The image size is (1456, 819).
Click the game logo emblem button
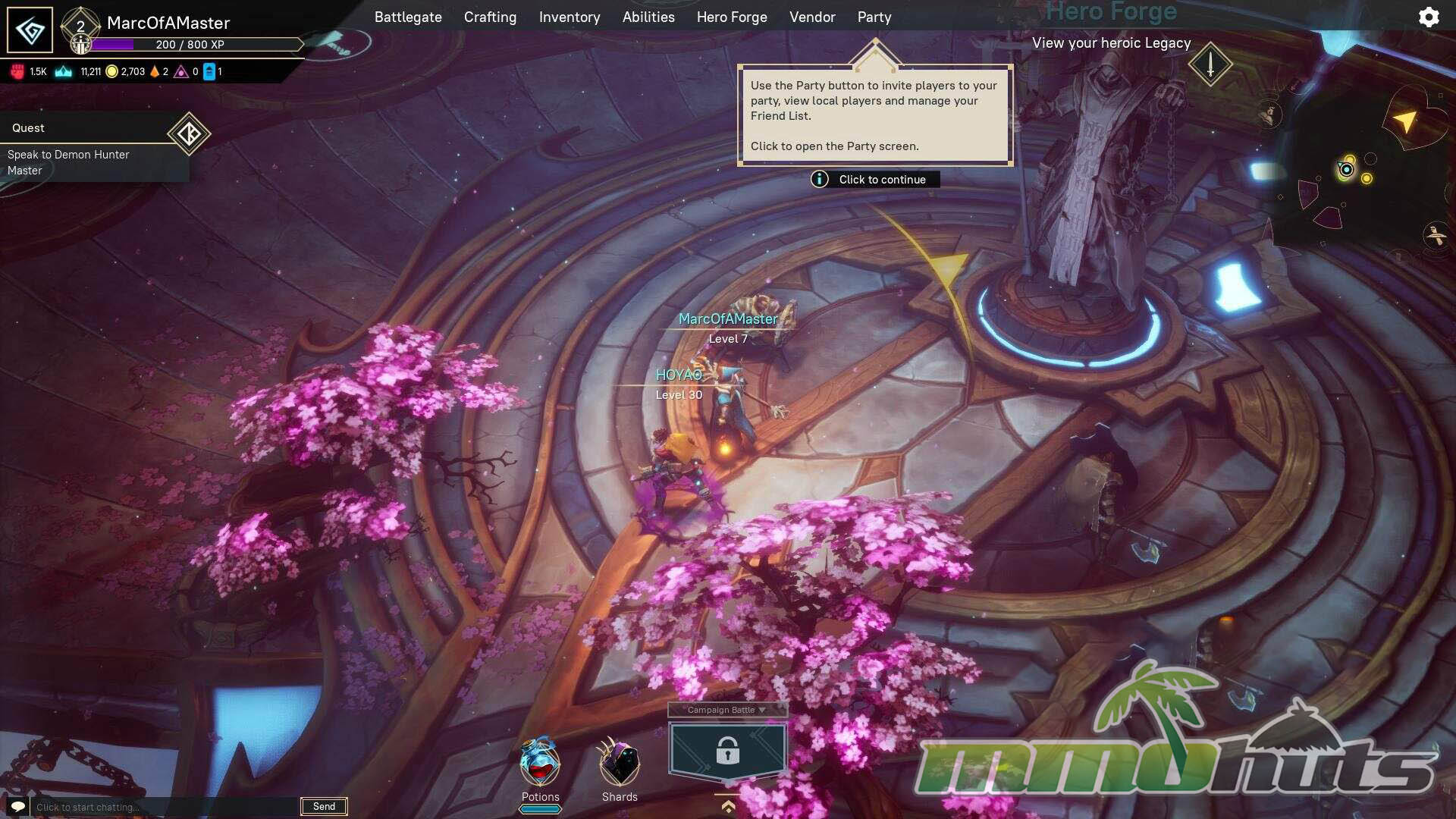[30, 30]
